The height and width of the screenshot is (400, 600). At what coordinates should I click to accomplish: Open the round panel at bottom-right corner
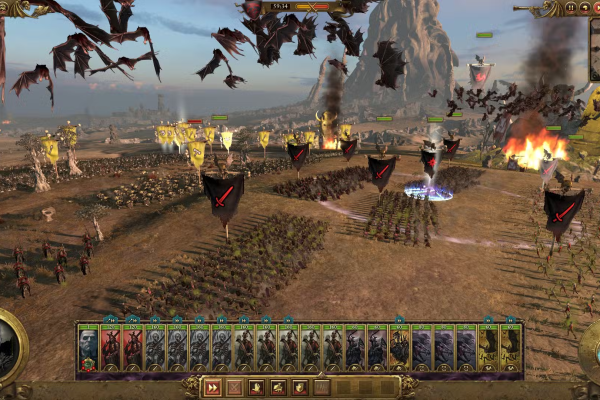591,345
